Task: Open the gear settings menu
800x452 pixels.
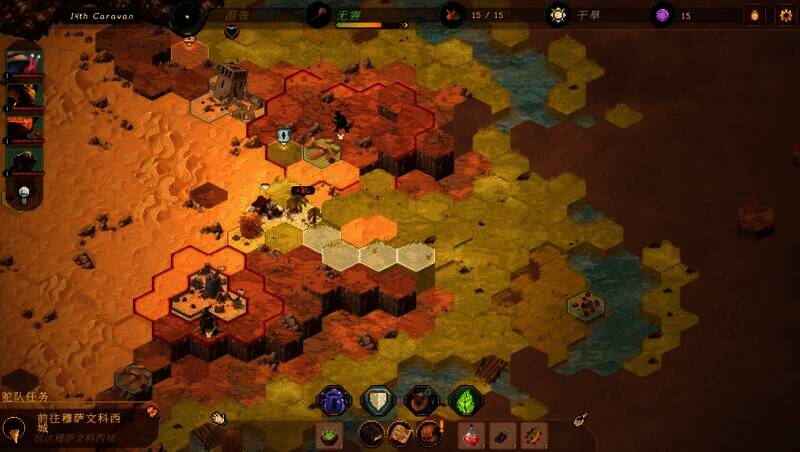Action: point(784,15)
